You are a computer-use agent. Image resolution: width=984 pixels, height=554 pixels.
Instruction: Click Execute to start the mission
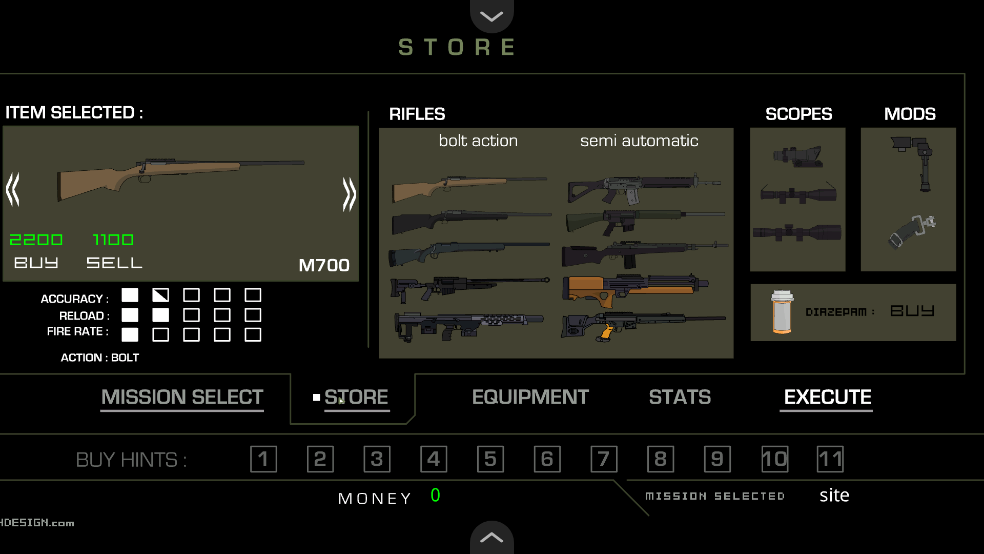click(827, 397)
